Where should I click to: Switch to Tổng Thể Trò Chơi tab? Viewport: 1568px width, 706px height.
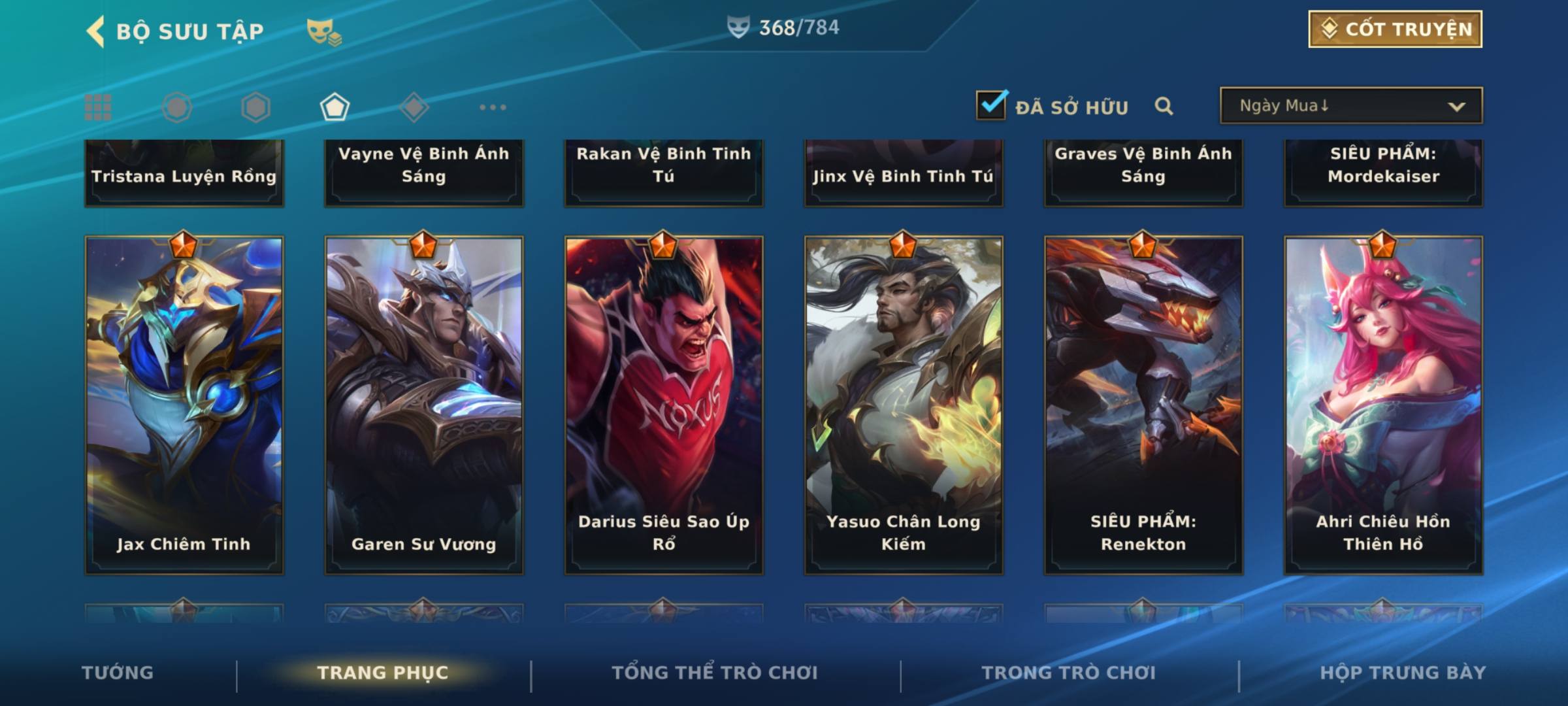[715, 673]
